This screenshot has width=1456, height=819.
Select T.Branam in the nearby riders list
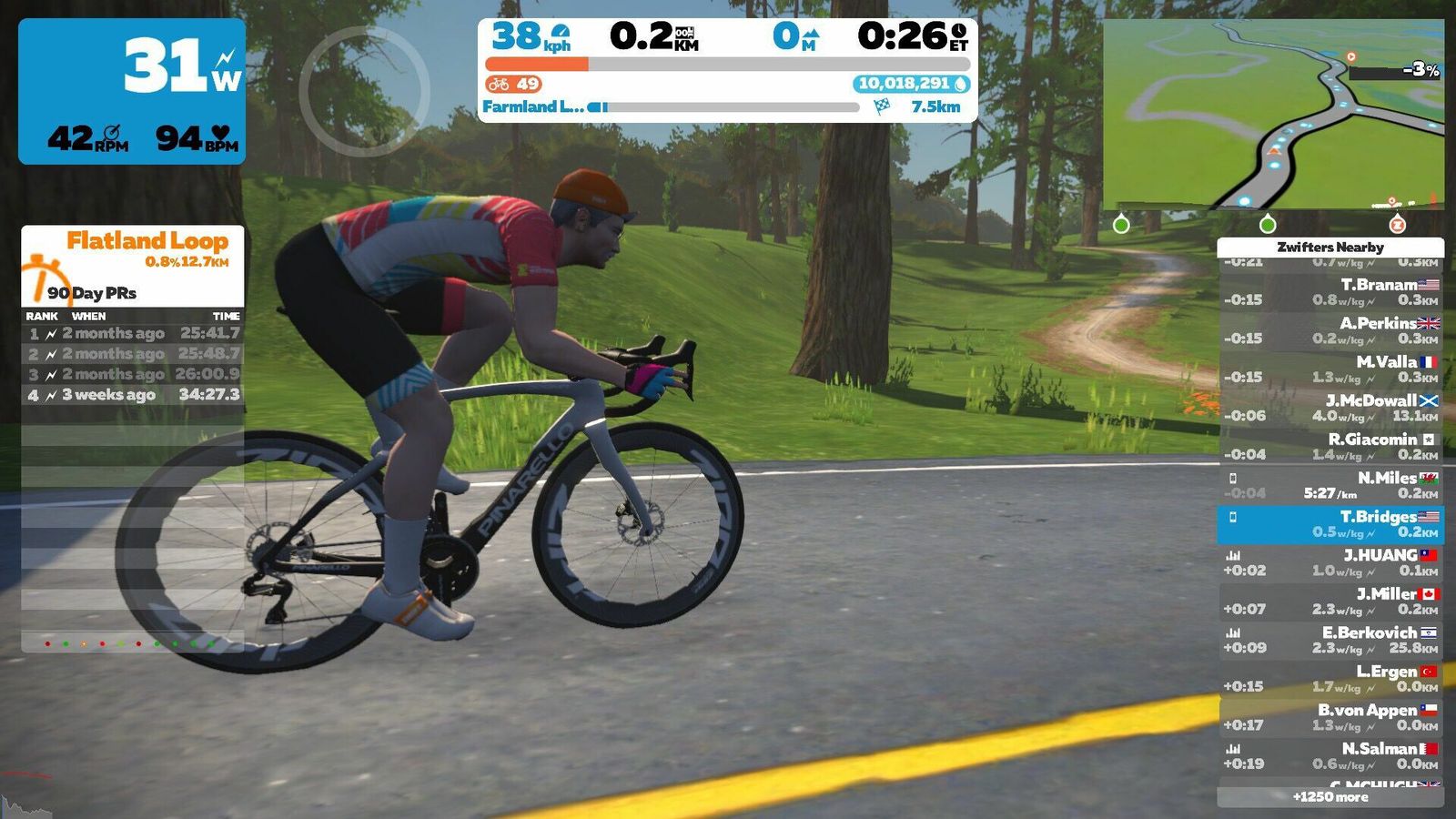click(x=1330, y=292)
